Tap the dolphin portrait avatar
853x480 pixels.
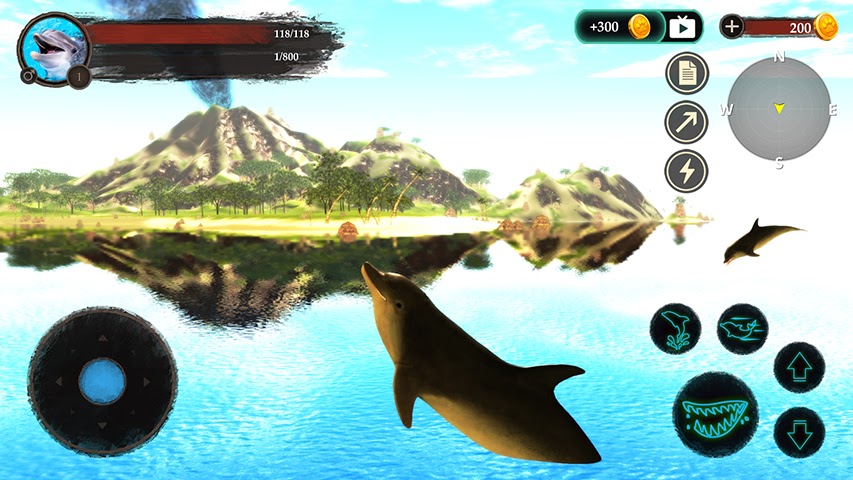(52, 47)
